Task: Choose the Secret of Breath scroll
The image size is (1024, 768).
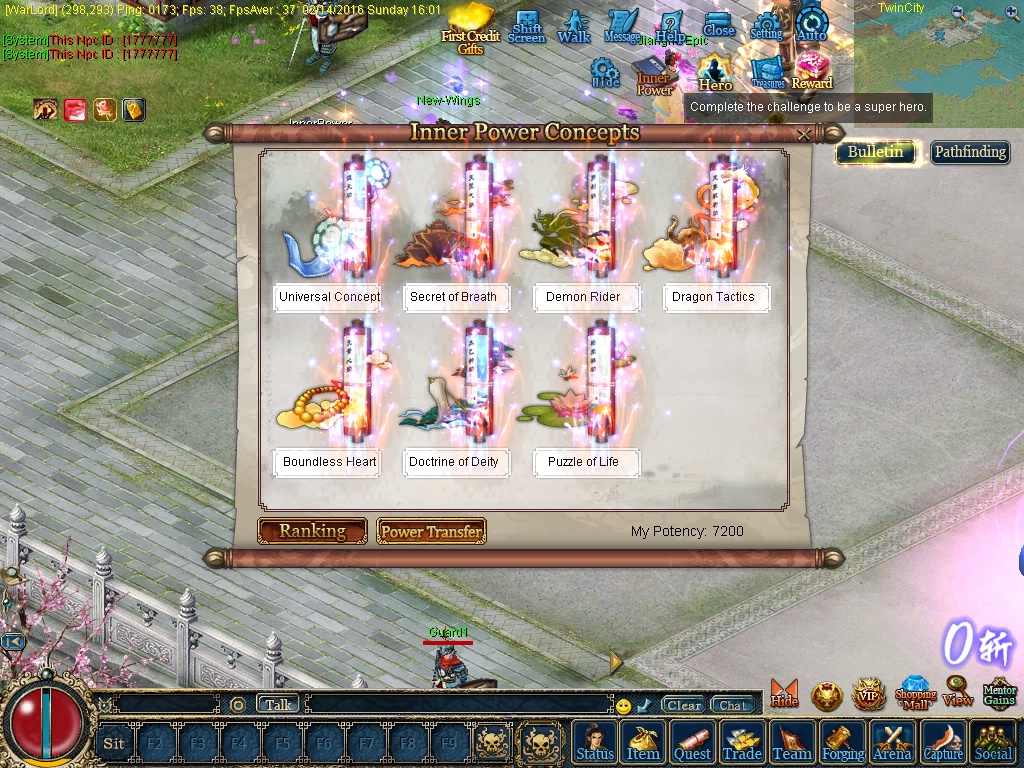Action: pyautogui.click(x=453, y=297)
